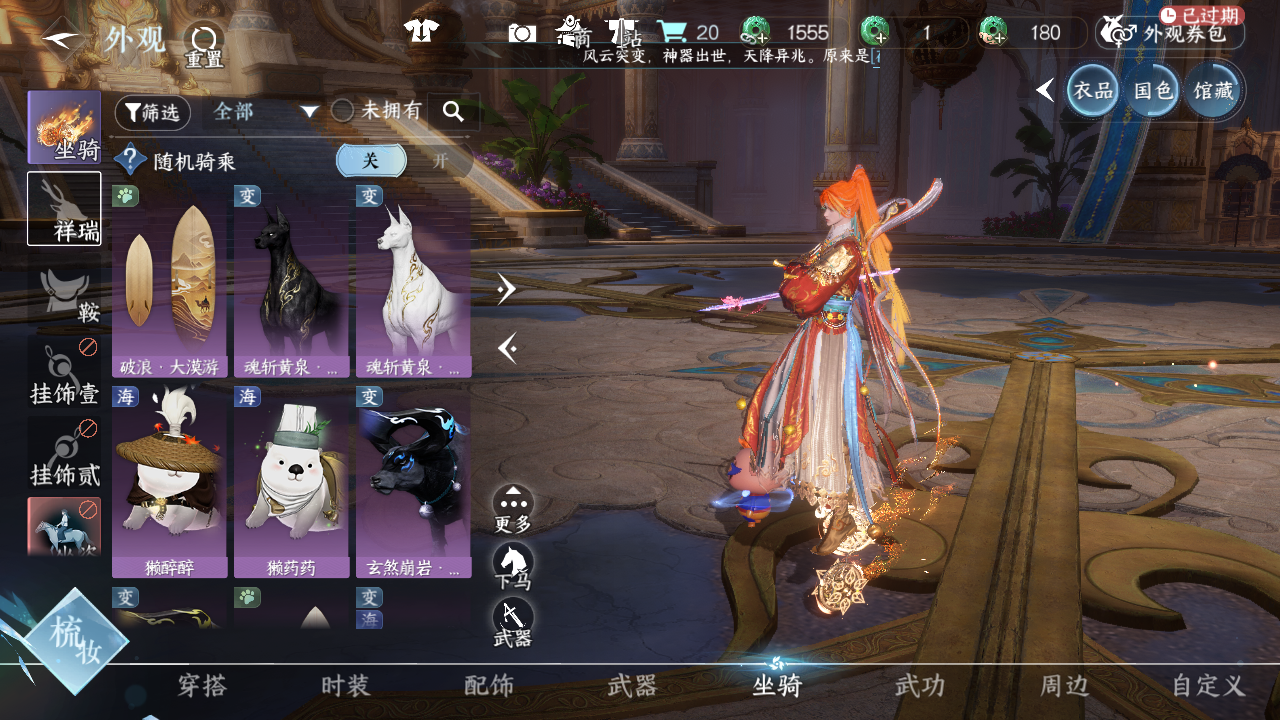Reset appearance with the 重置 button

click(x=204, y=43)
